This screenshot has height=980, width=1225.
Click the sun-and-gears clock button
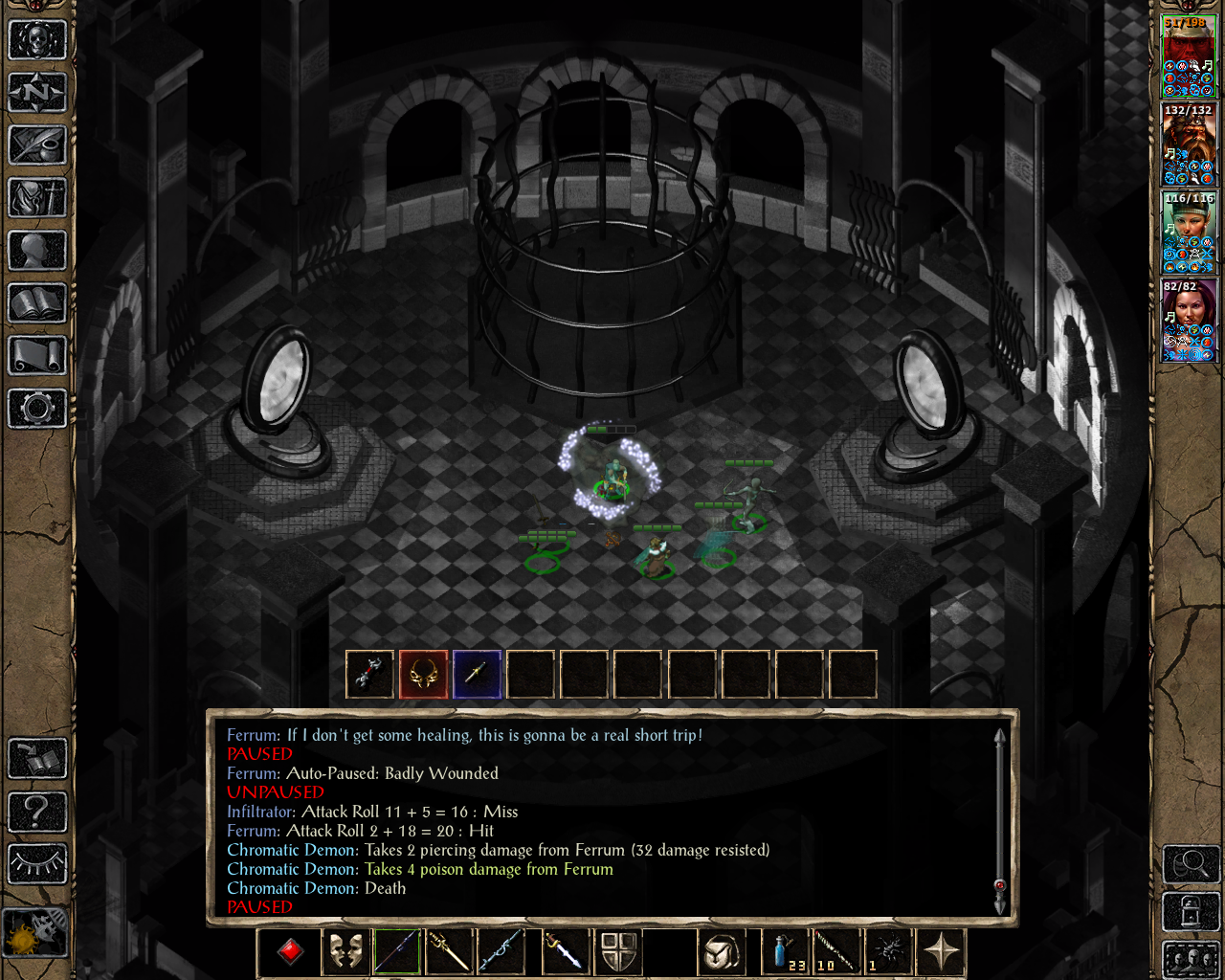coord(35,932)
